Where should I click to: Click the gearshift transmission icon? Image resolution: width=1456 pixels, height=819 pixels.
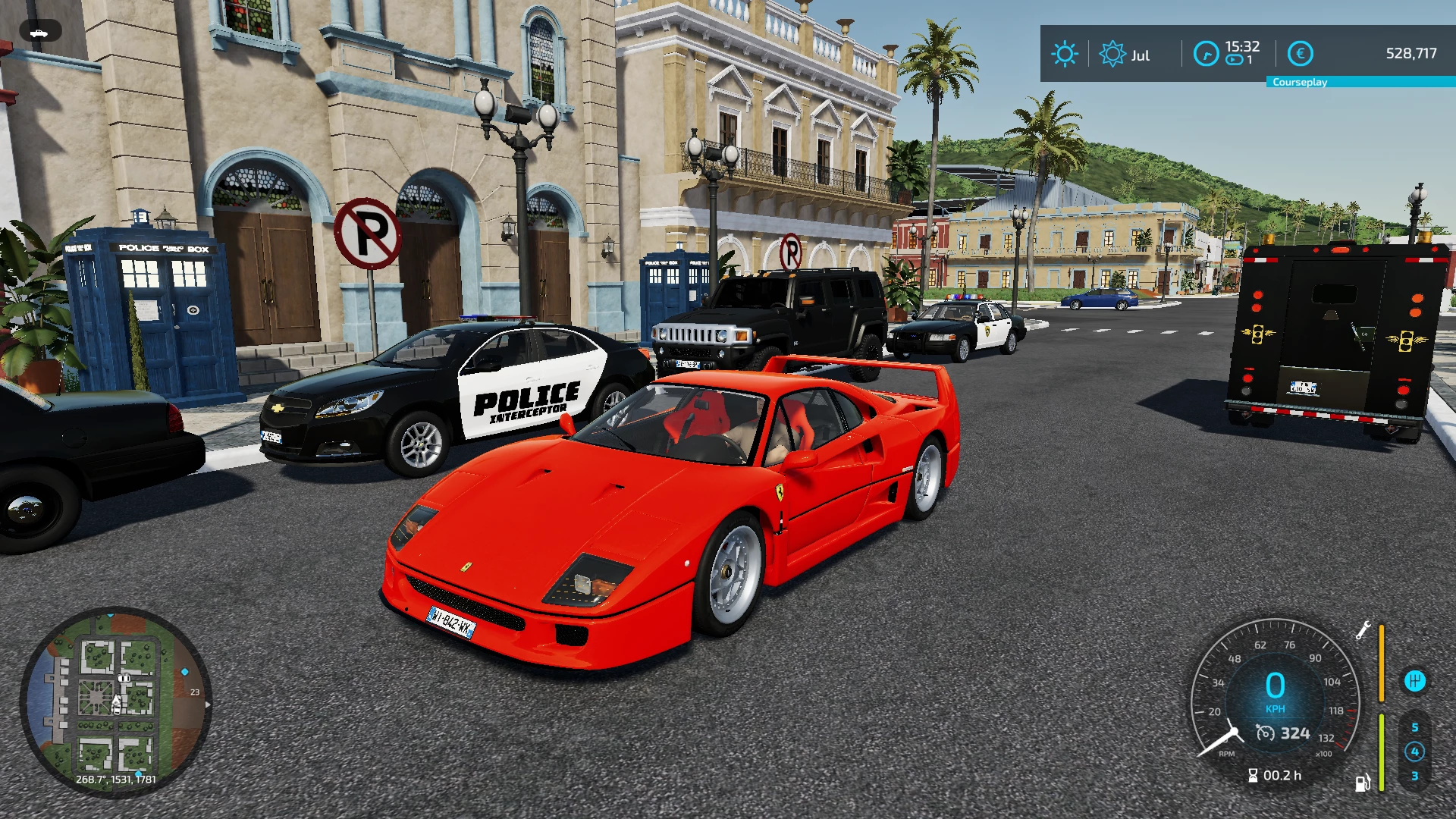[1414, 681]
